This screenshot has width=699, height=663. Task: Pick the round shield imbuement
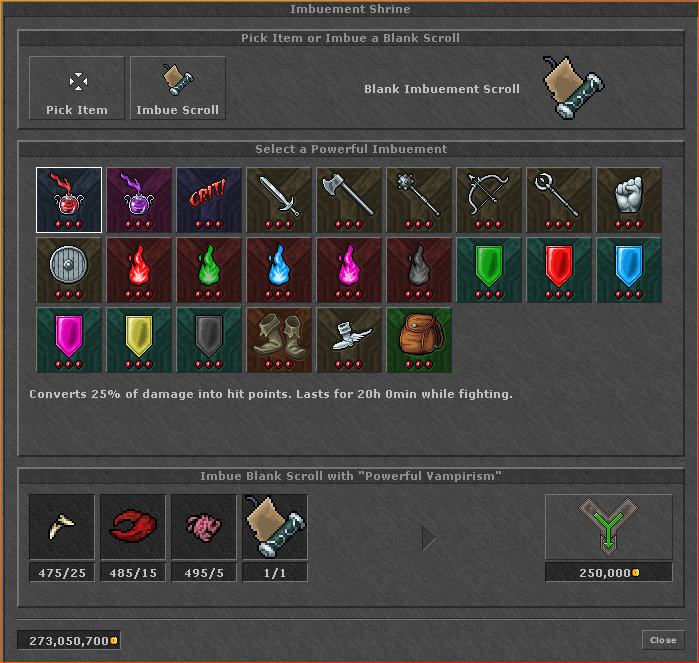click(69, 269)
